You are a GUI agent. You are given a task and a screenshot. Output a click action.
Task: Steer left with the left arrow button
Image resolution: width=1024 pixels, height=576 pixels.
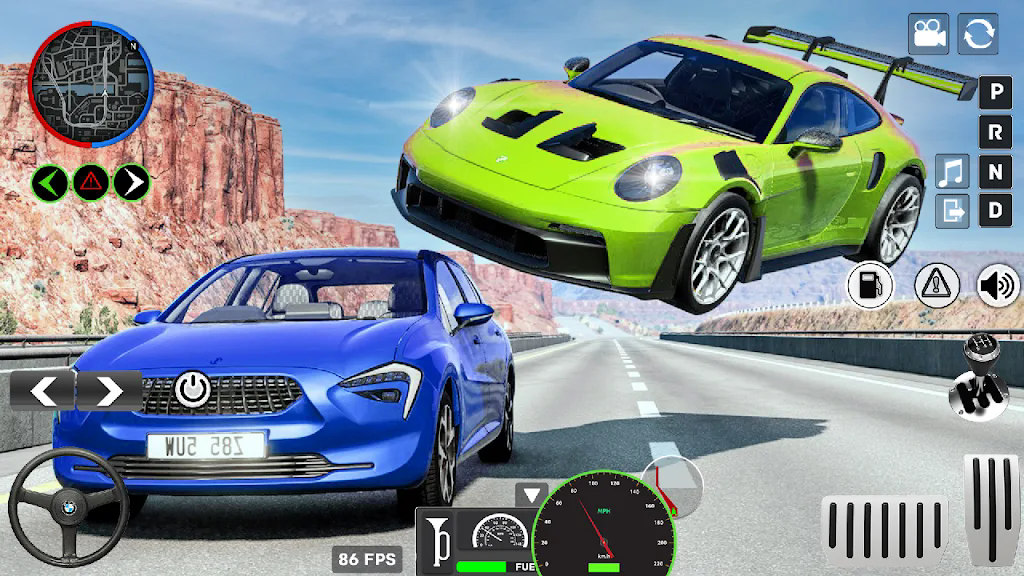[x=43, y=390]
